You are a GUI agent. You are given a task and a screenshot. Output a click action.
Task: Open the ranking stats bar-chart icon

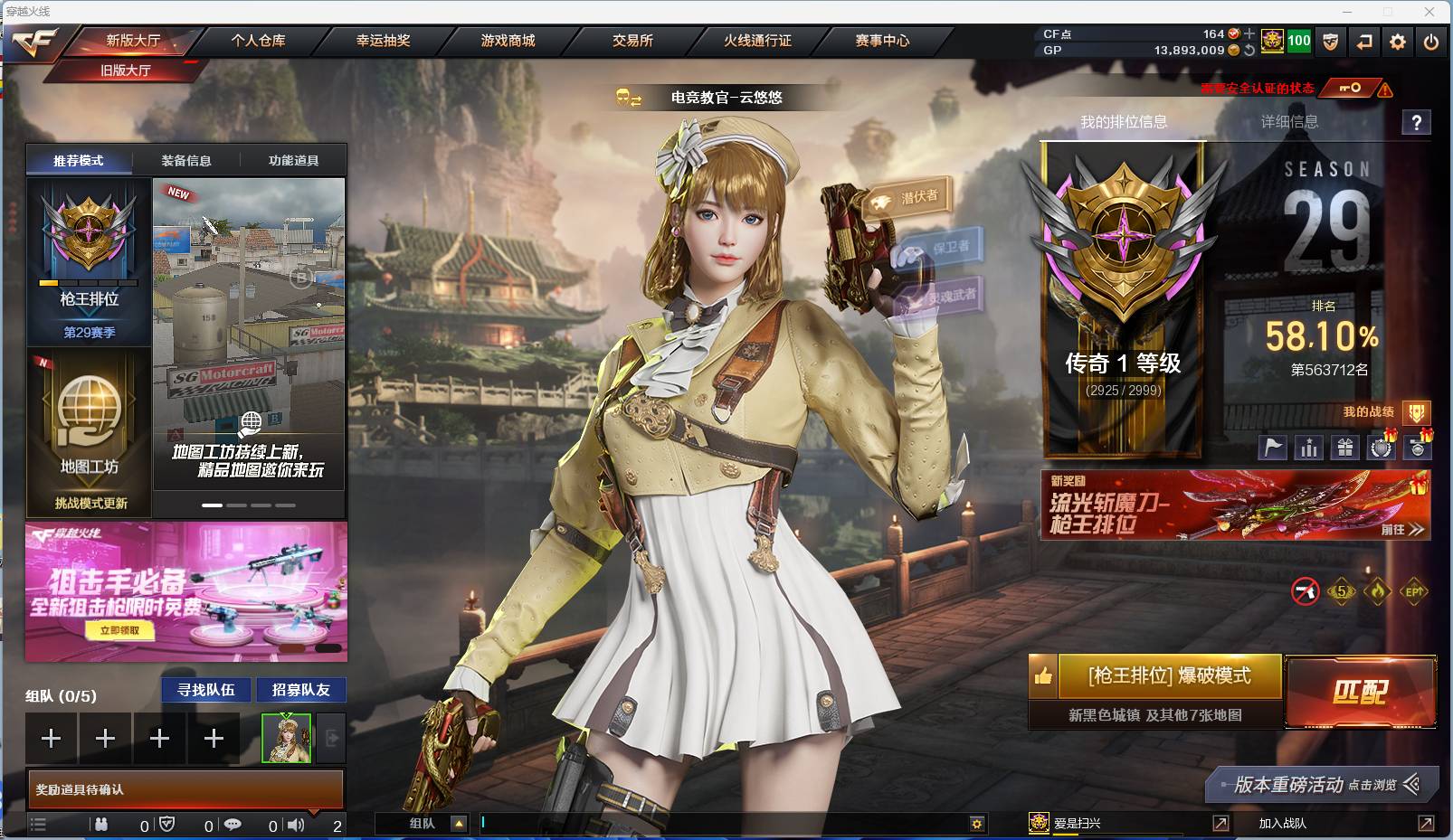click(x=1310, y=446)
